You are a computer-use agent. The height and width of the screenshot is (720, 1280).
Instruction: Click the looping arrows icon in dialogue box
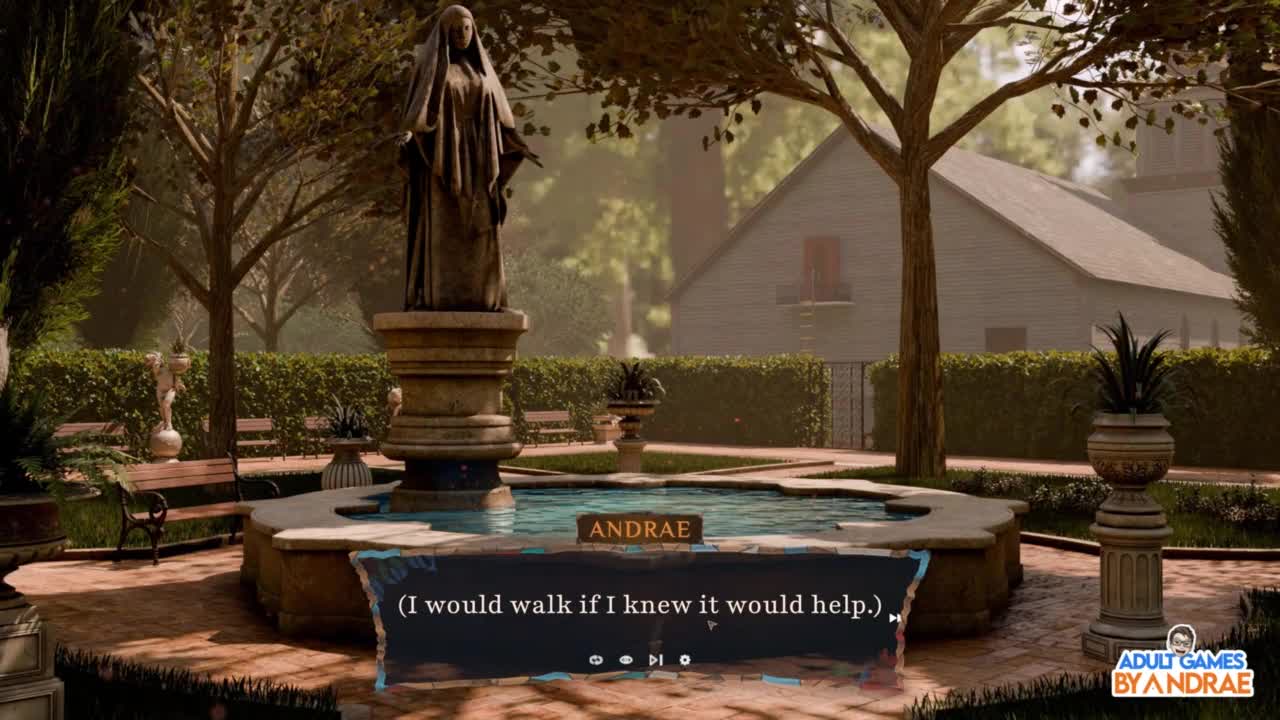tap(596, 660)
